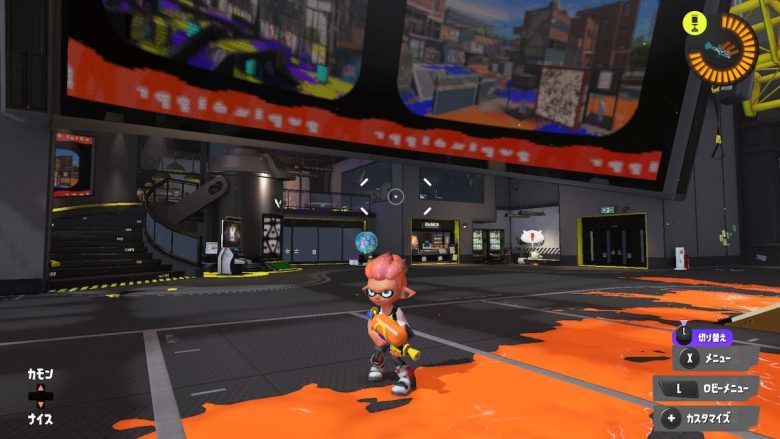
Task: Send the ナイス signal
Action: click(40, 419)
